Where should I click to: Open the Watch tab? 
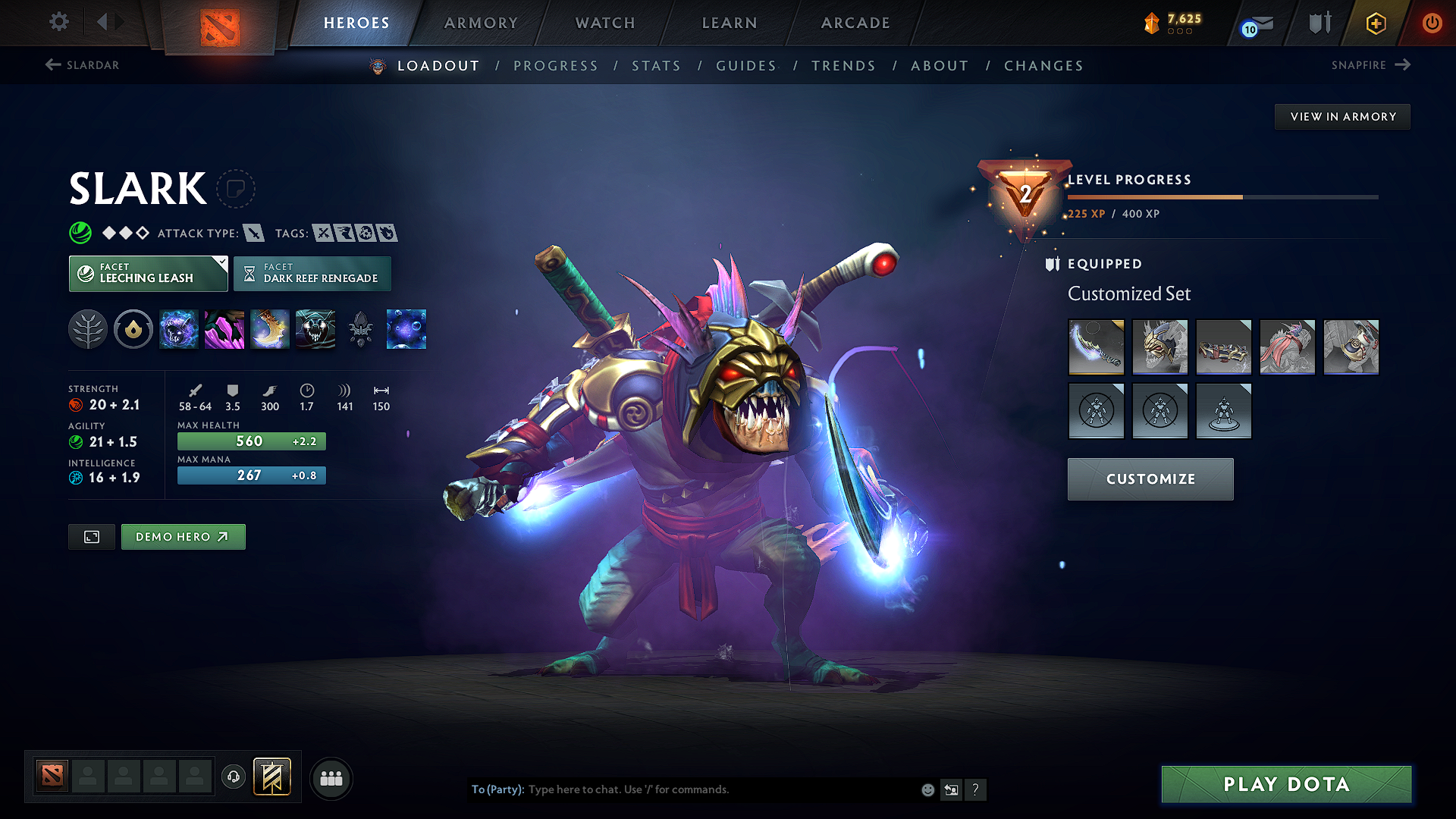point(605,23)
